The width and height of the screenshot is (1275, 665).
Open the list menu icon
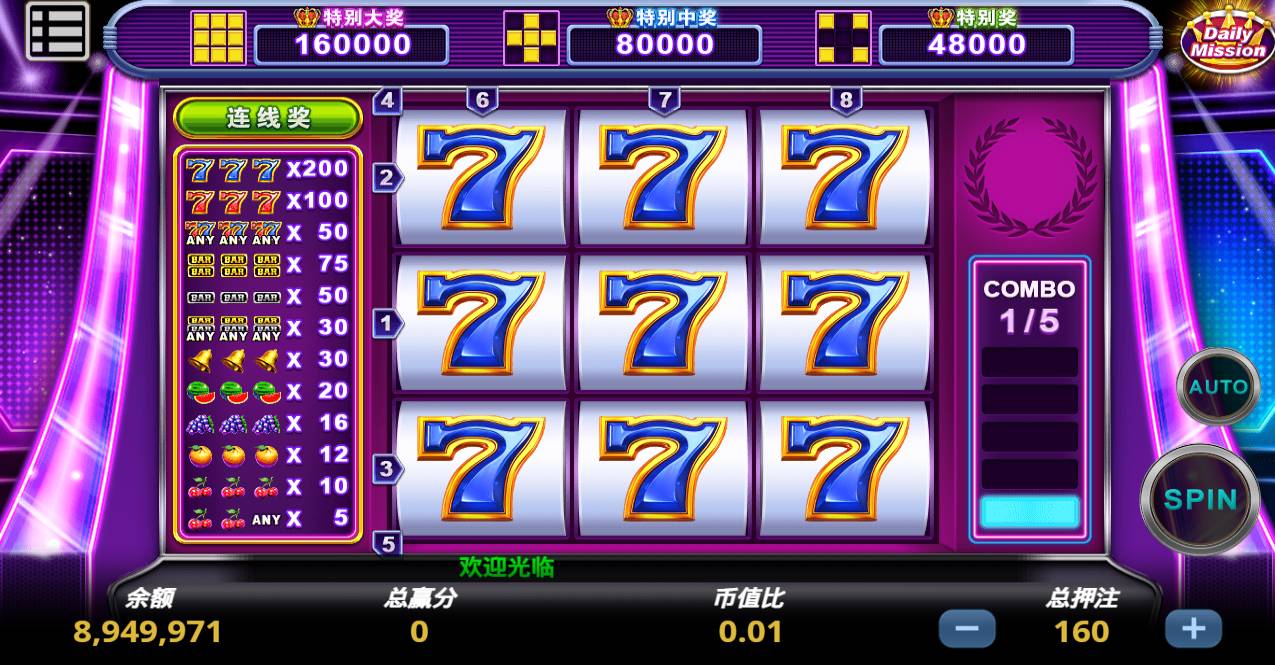tap(57, 31)
